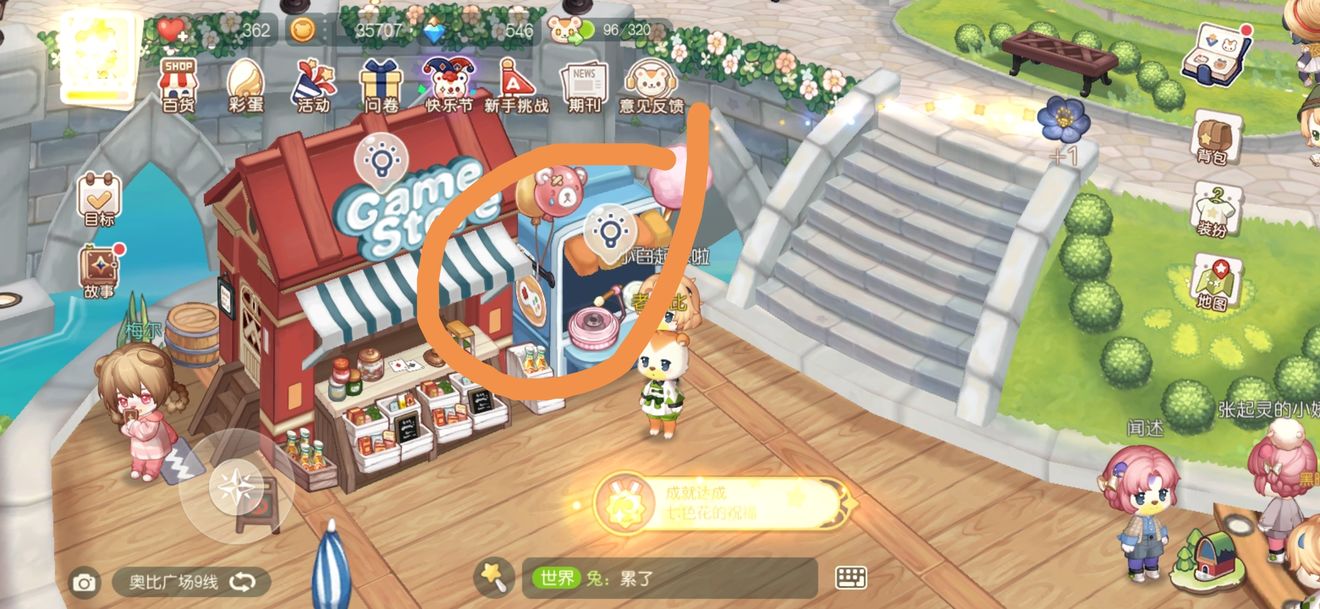The height and width of the screenshot is (609, 1320).
Task: Open the 故事 story book
Action: point(99,273)
